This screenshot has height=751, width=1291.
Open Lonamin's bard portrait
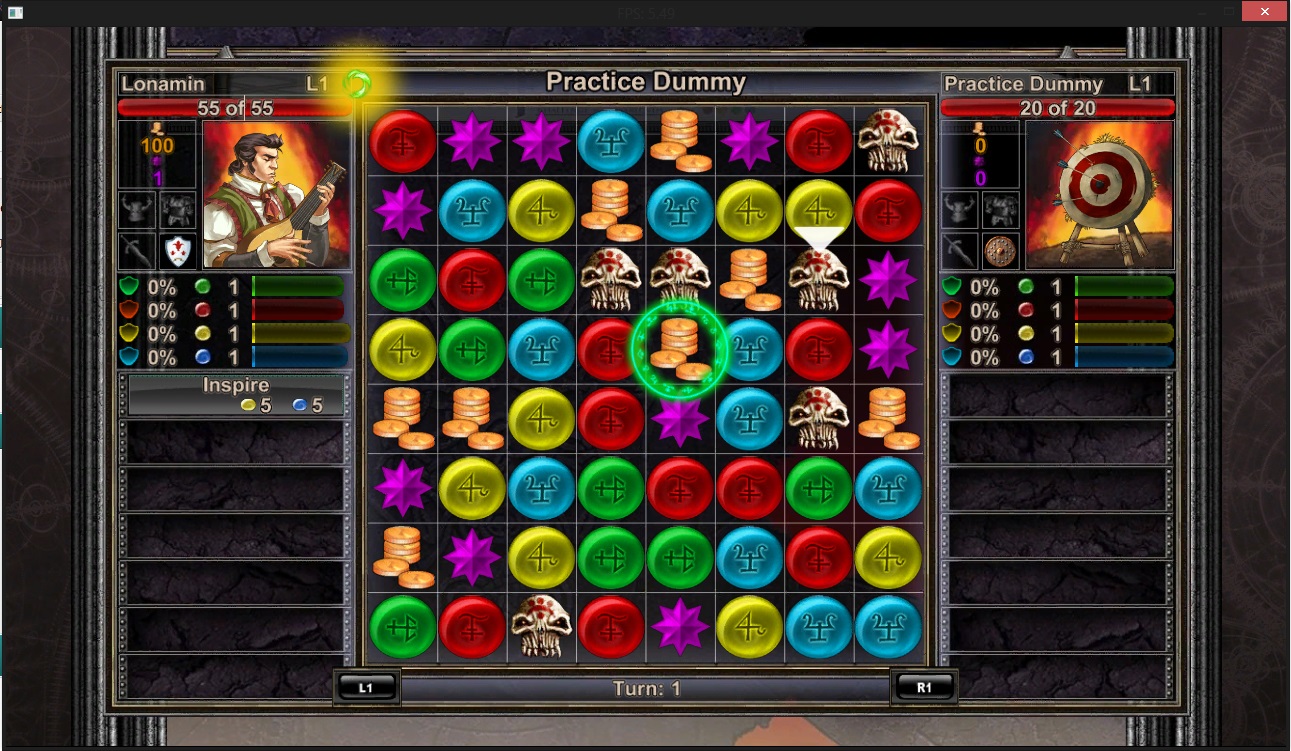(x=277, y=195)
